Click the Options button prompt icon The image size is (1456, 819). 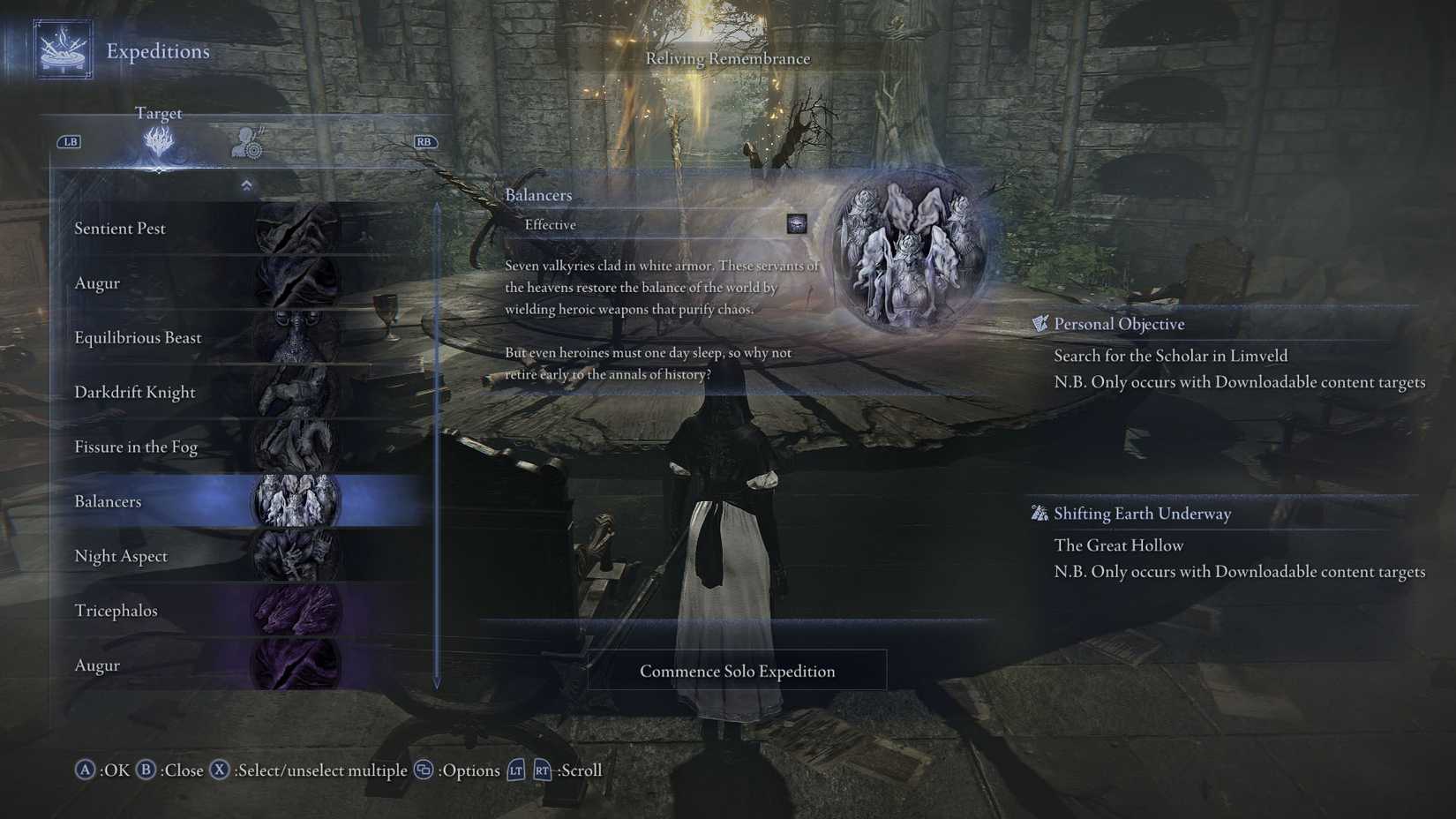pos(422,770)
